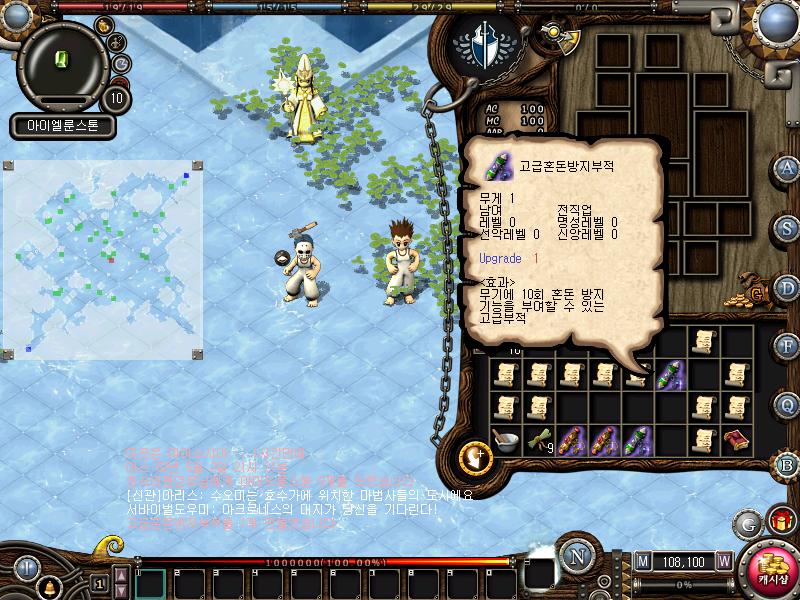Open the gift box icon
Screen dimensions: 800x600
pos(777,520)
